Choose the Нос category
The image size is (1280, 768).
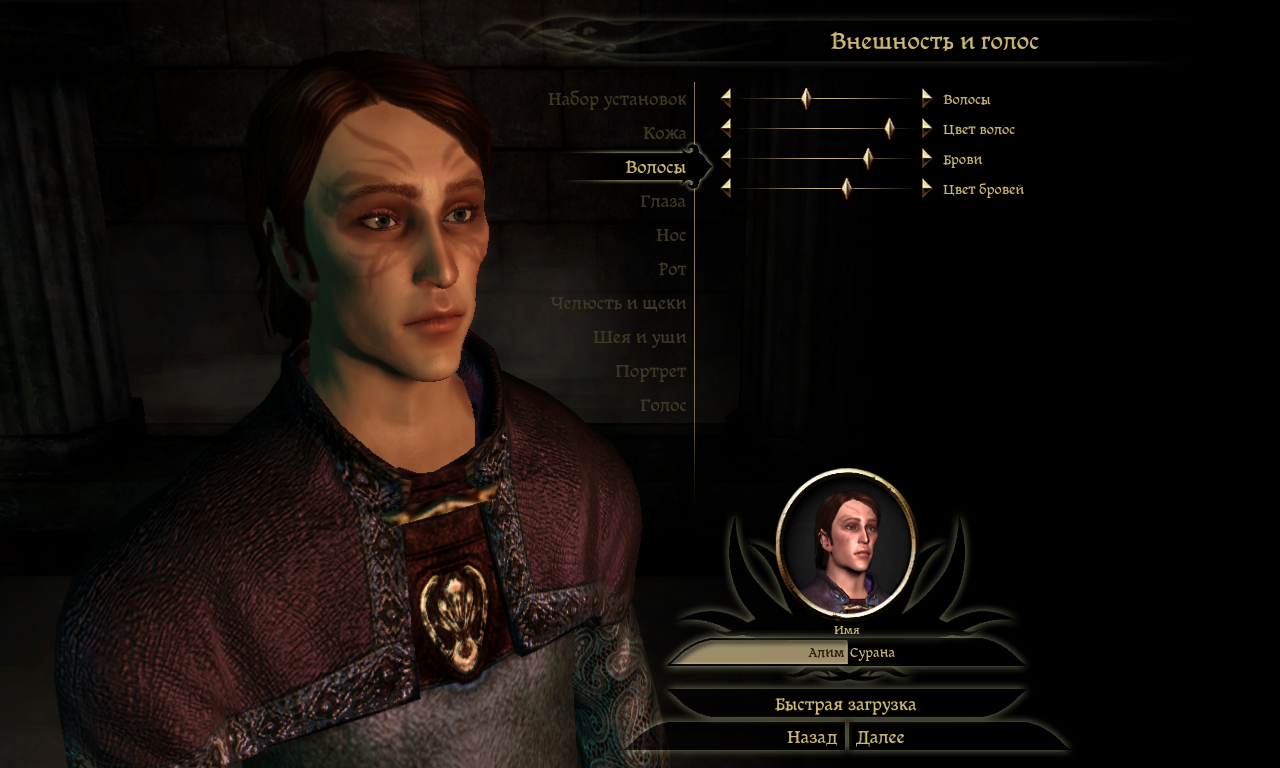tap(671, 236)
